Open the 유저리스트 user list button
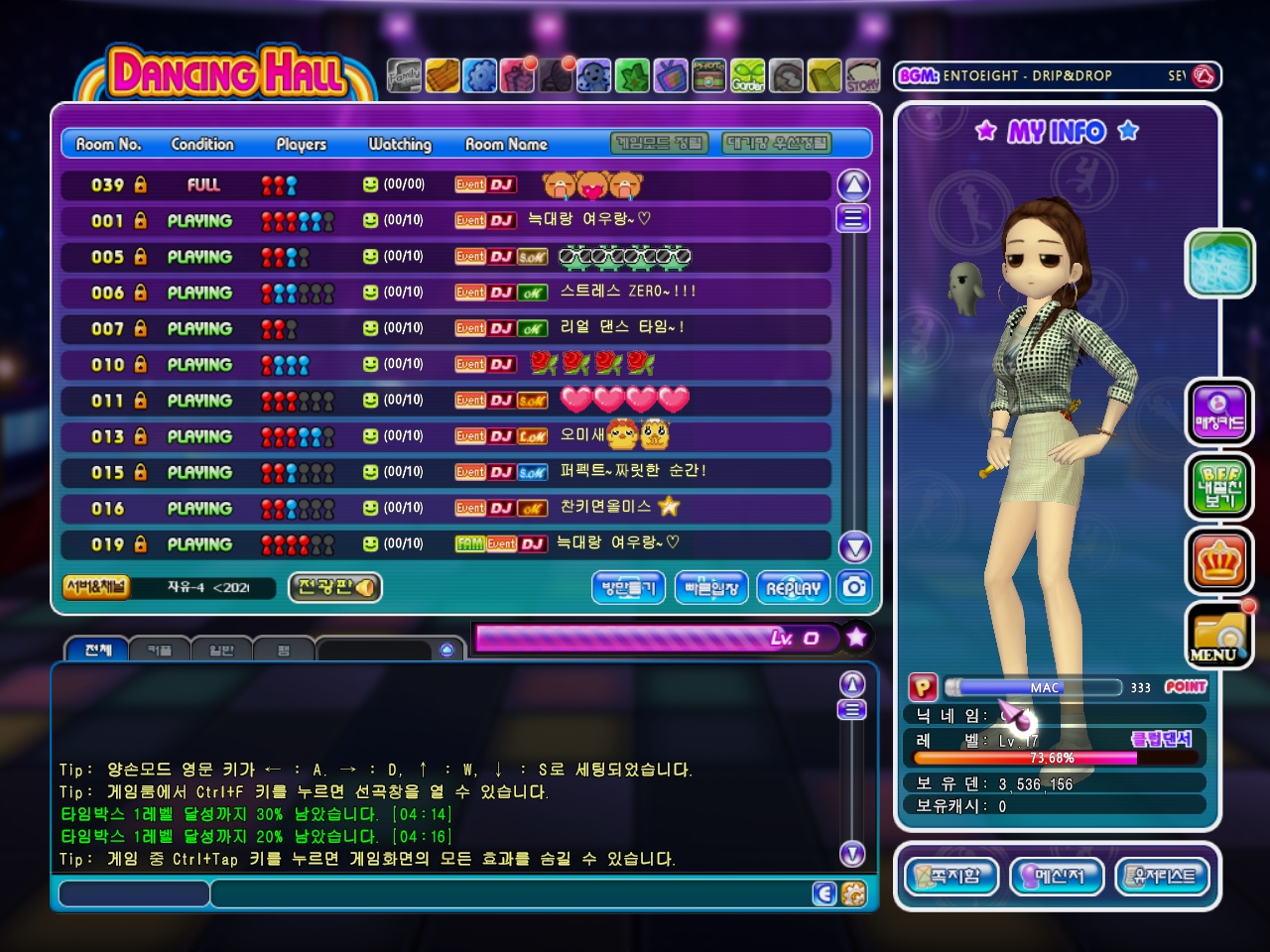Screen dimensions: 1270x952 [x=1163, y=876]
